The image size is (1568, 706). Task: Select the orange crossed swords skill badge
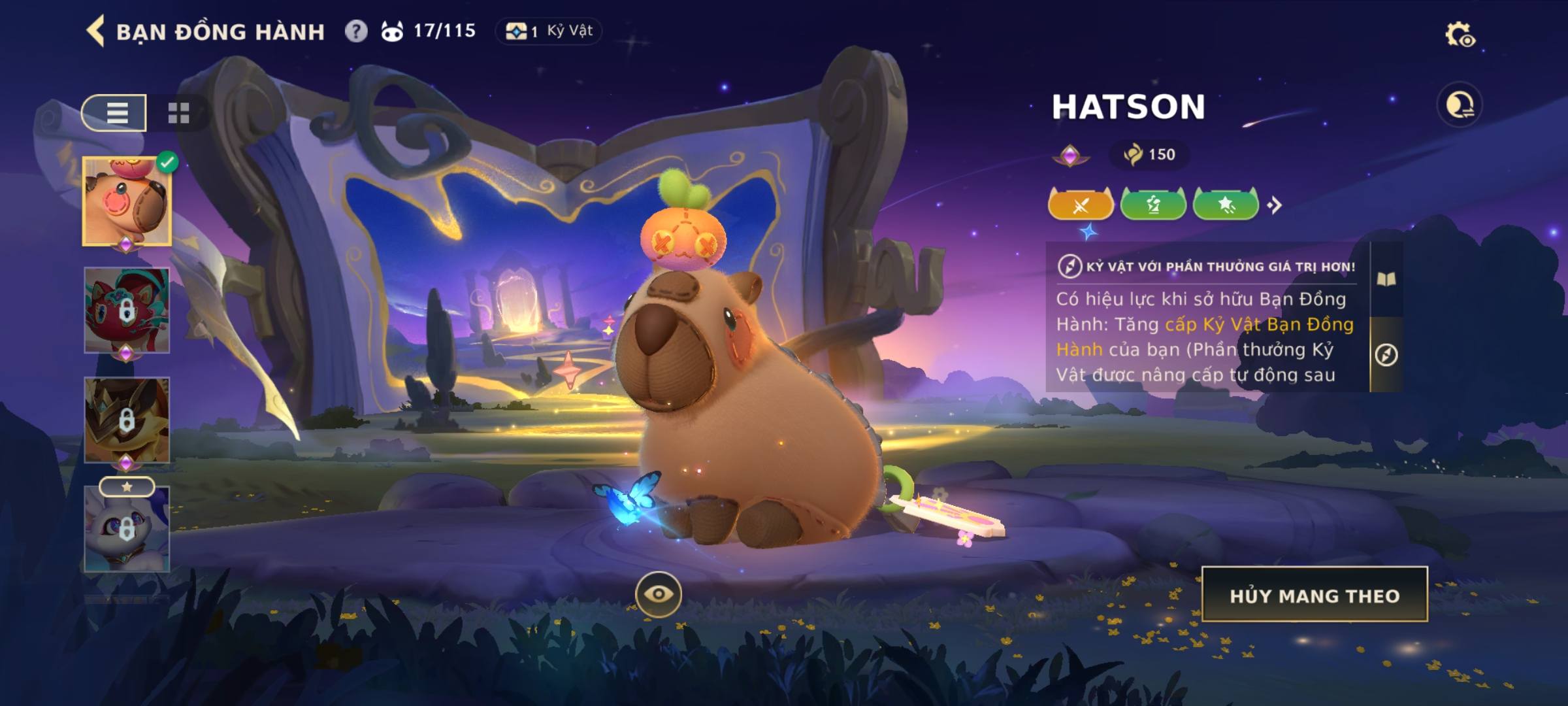[1081, 205]
